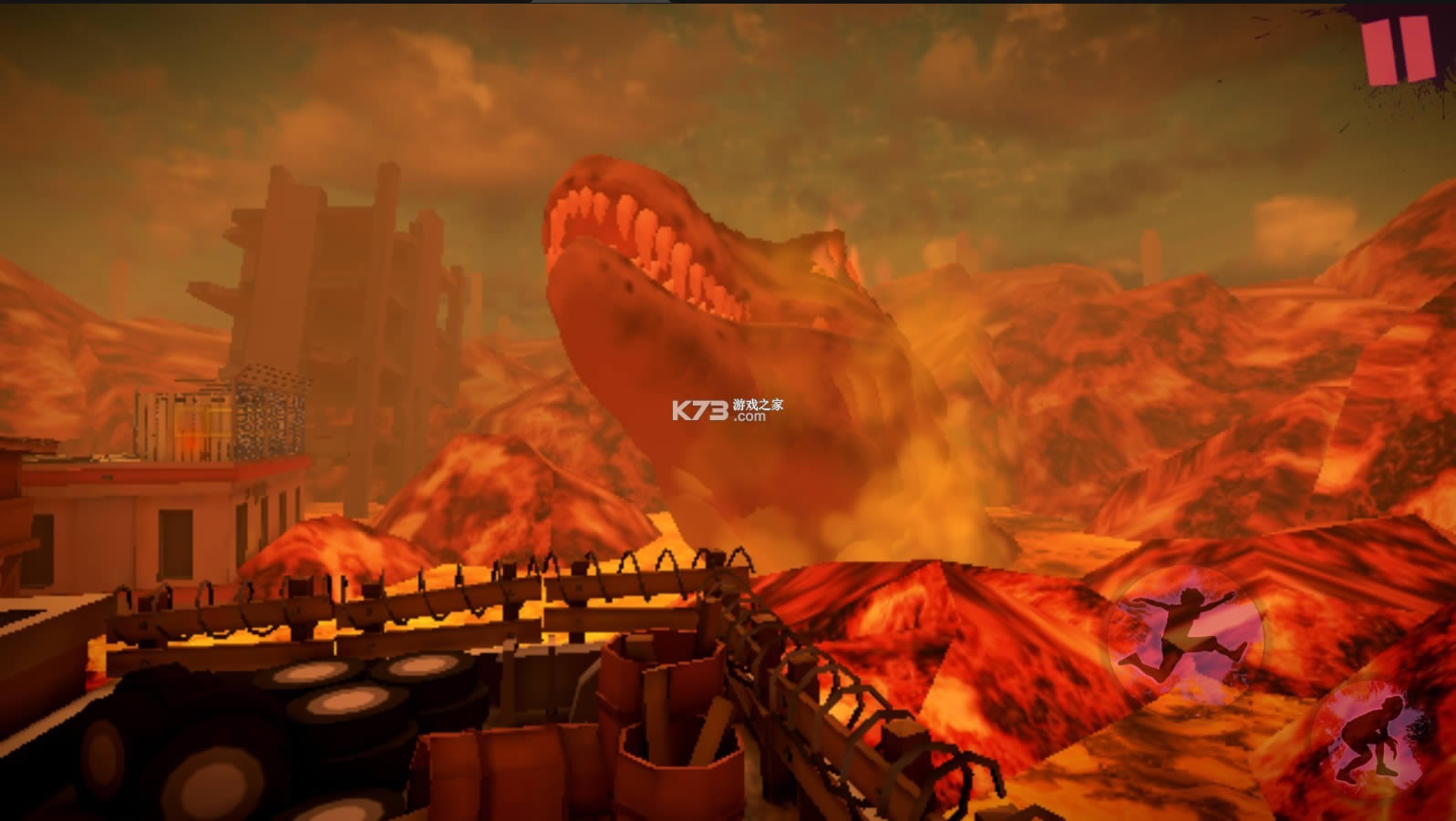Viewport: 1456px width, 821px height.
Task: Pause the game with the pause button
Action: (1397, 48)
